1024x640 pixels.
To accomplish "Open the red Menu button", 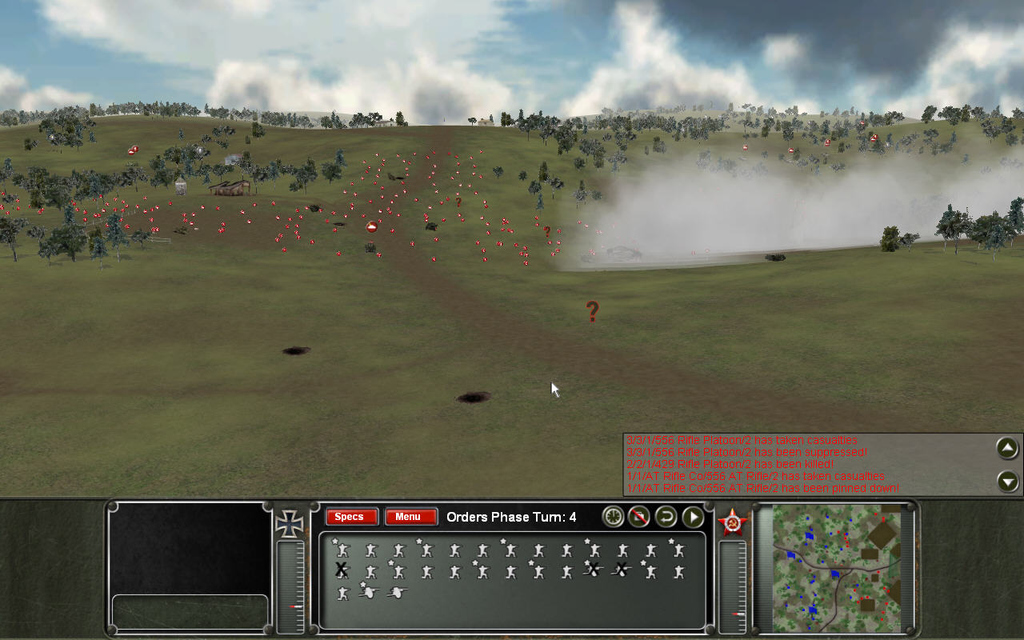I will (x=410, y=517).
